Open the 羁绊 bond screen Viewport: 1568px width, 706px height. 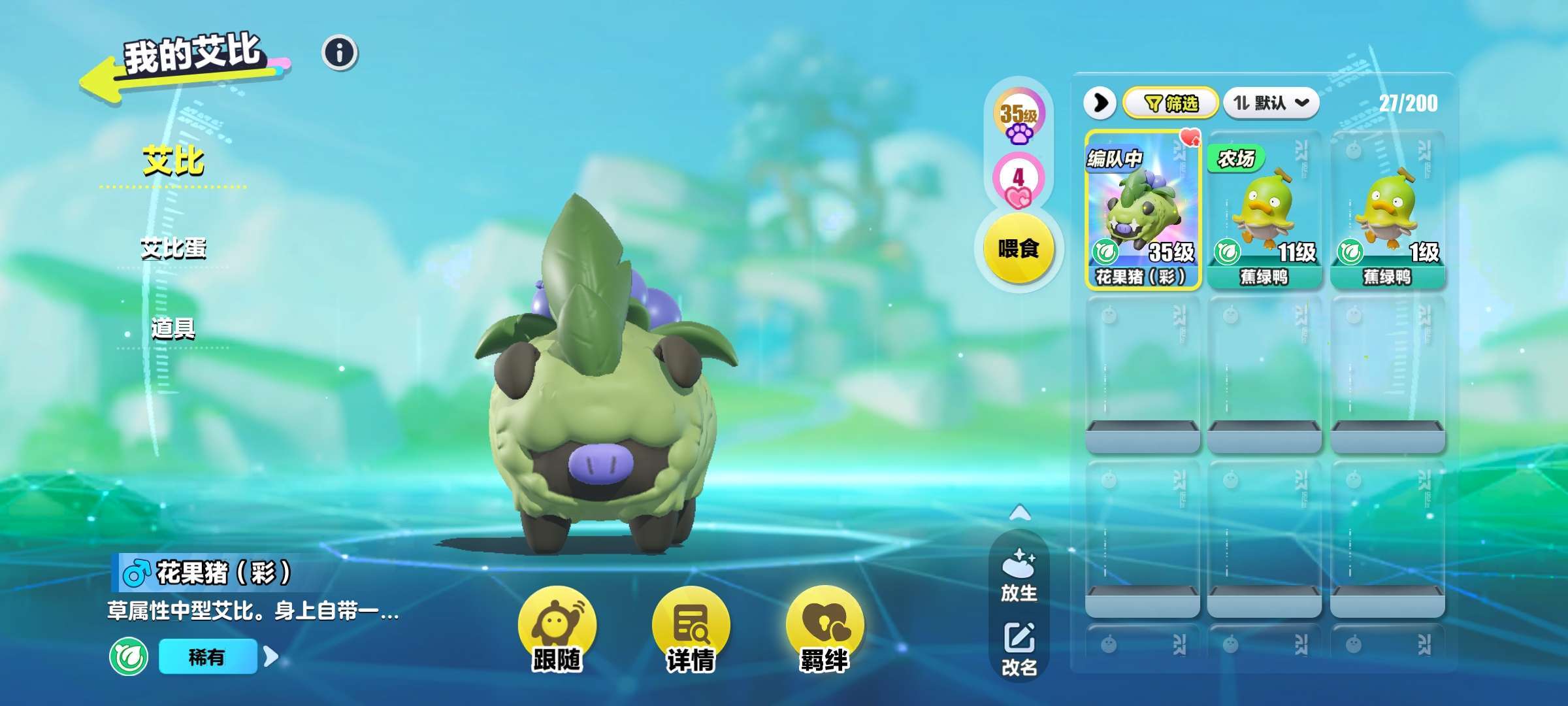click(x=825, y=629)
